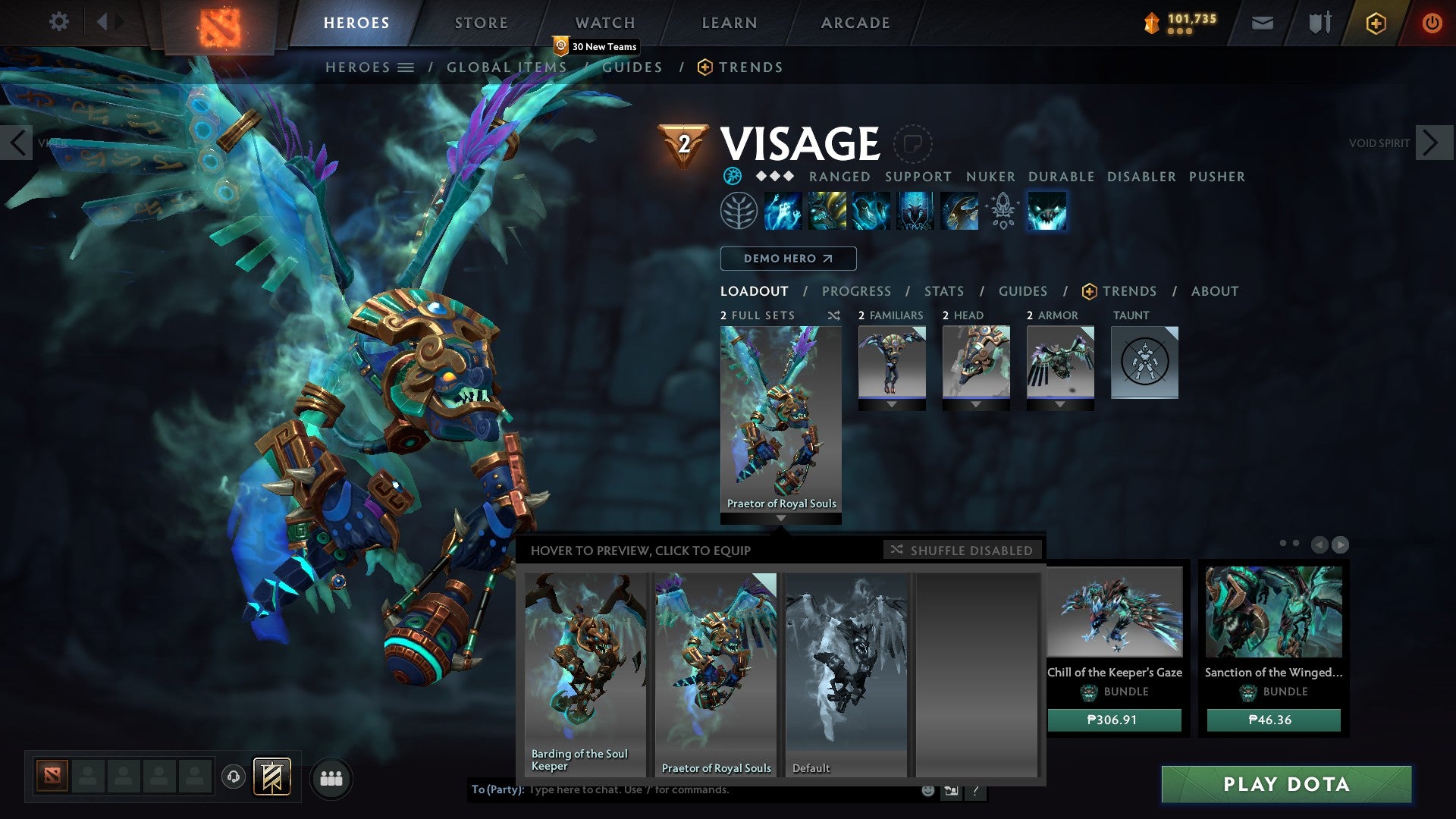The width and height of the screenshot is (1456, 819).
Task: Go to the Learn section
Action: pos(730,23)
